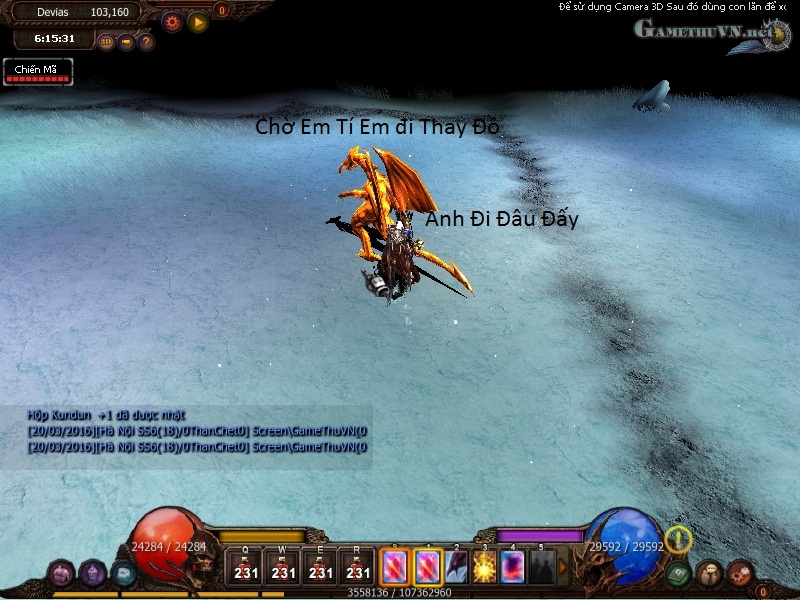
Task: Open the green book menu button
Action: coord(679,574)
